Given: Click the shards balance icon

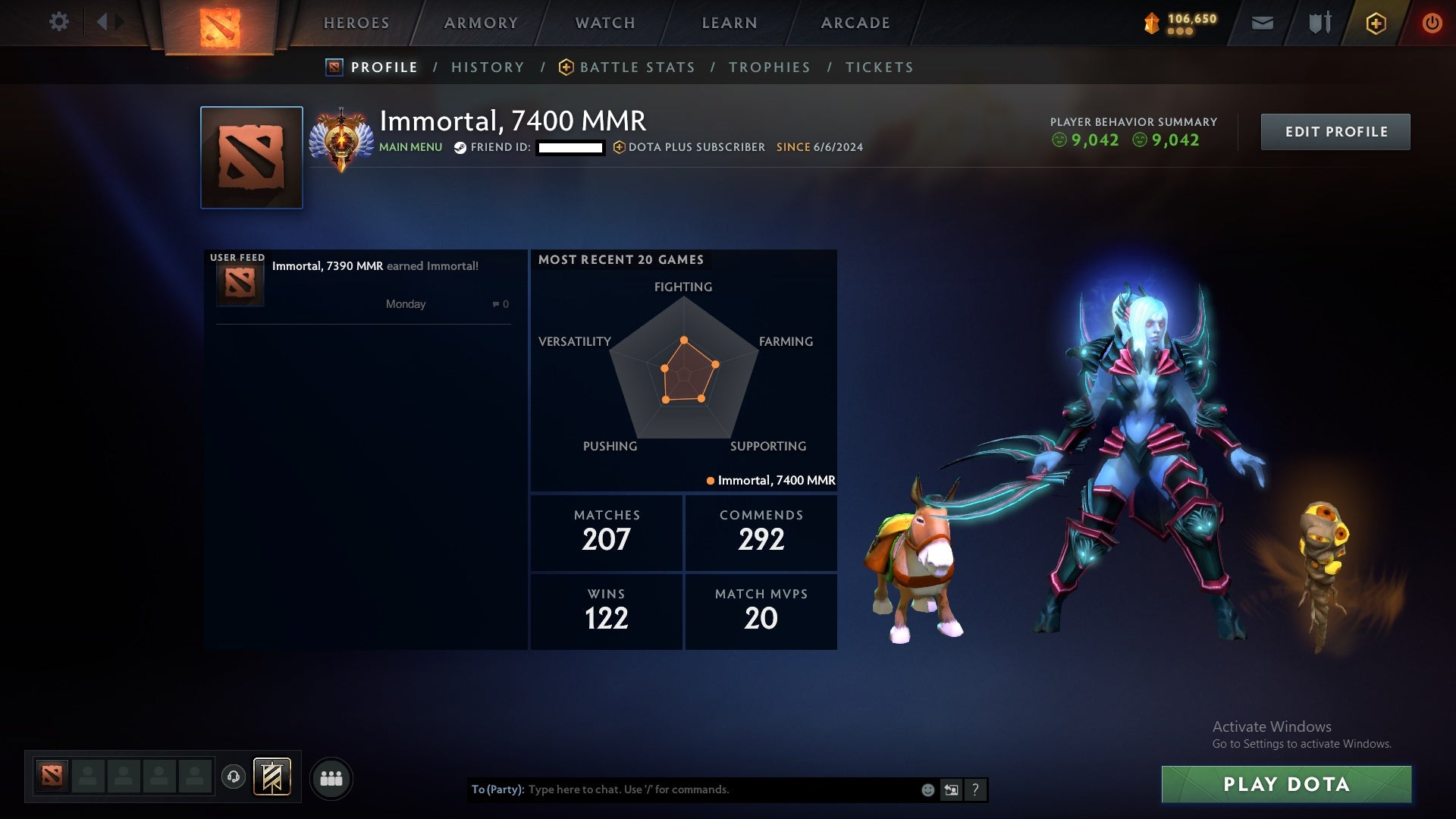Looking at the screenshot, I should [x=1151, y=23].
